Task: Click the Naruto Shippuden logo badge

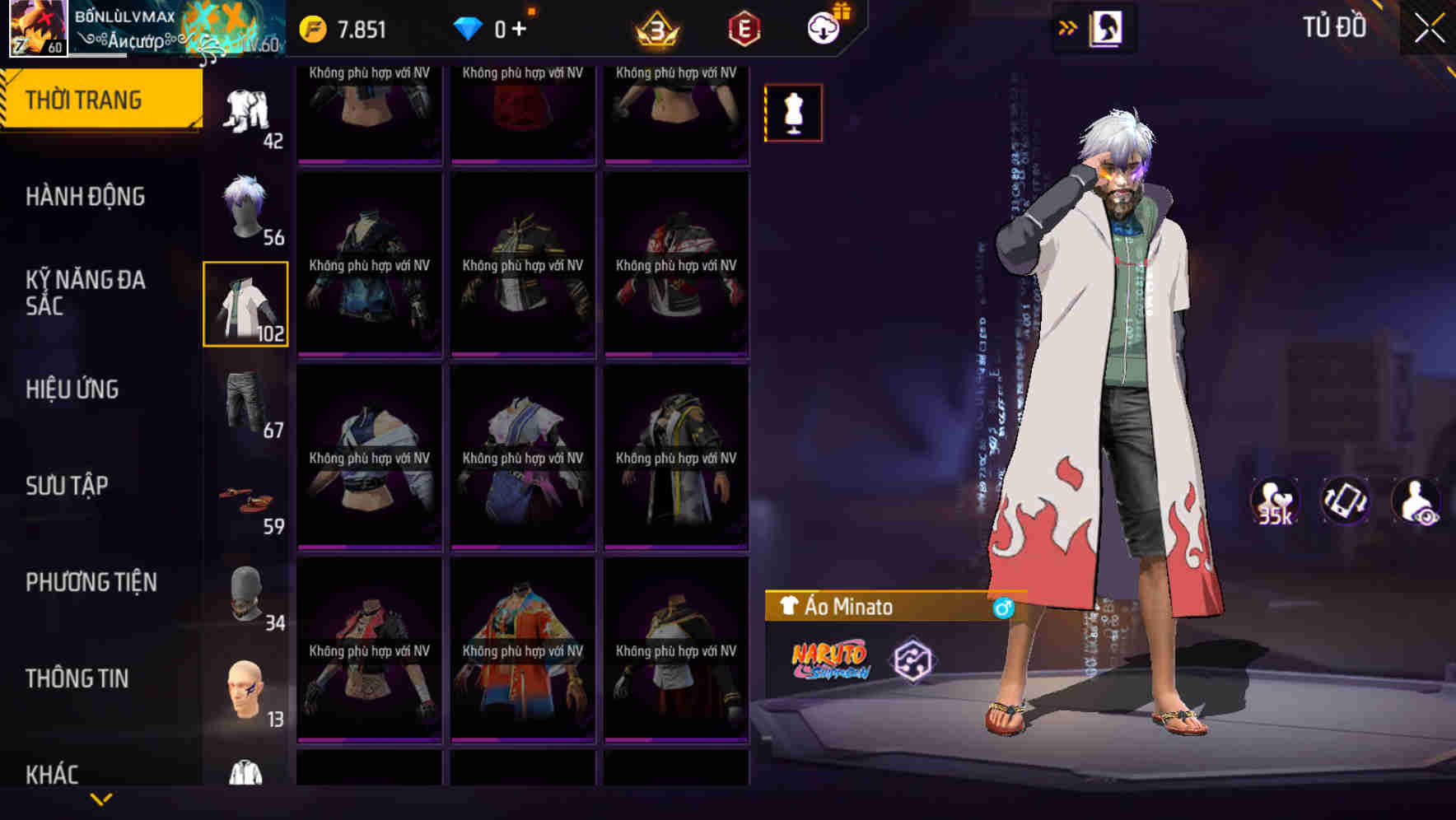Action: pyautogui.click(x=829, y=659)
